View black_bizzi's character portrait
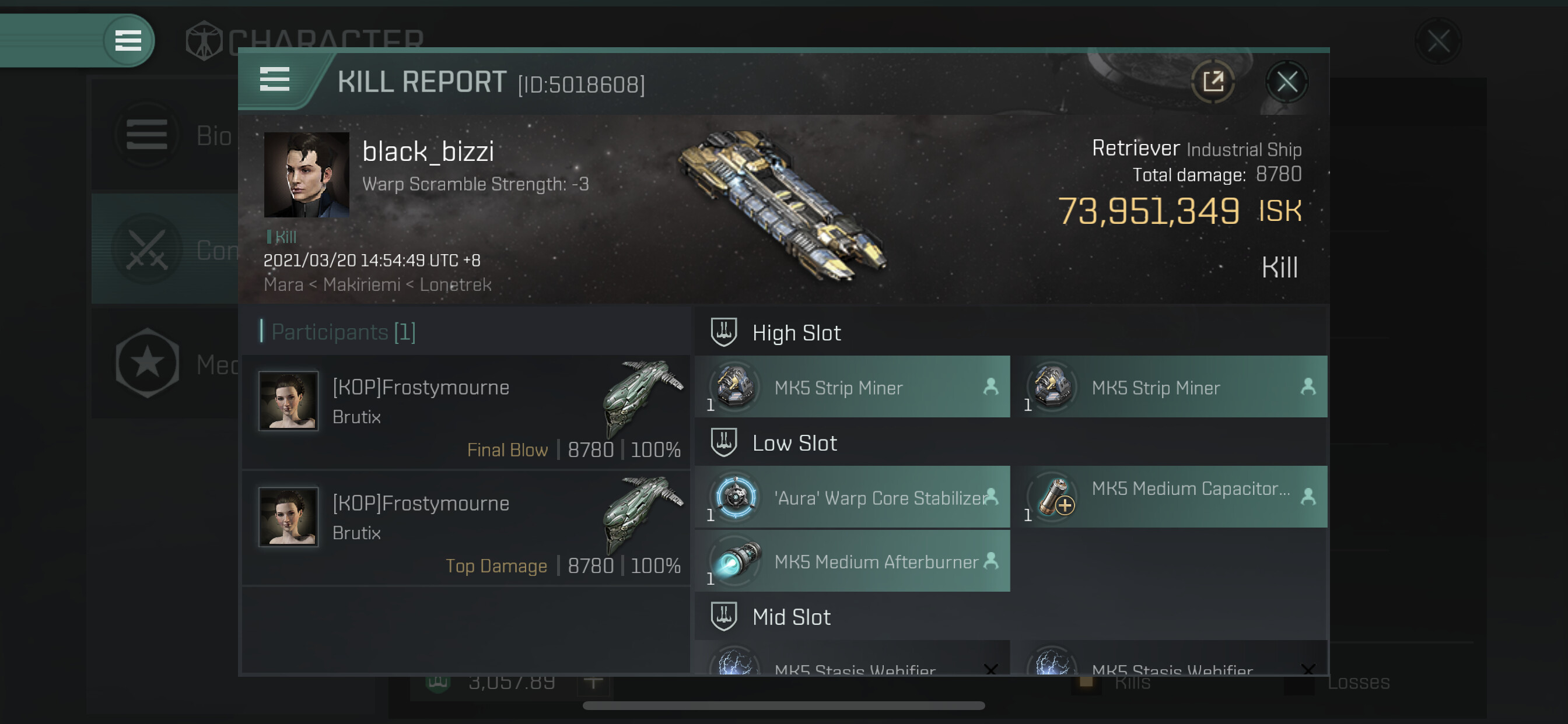The height and width of the screenshot is (724, 1568). coord(306,175)
